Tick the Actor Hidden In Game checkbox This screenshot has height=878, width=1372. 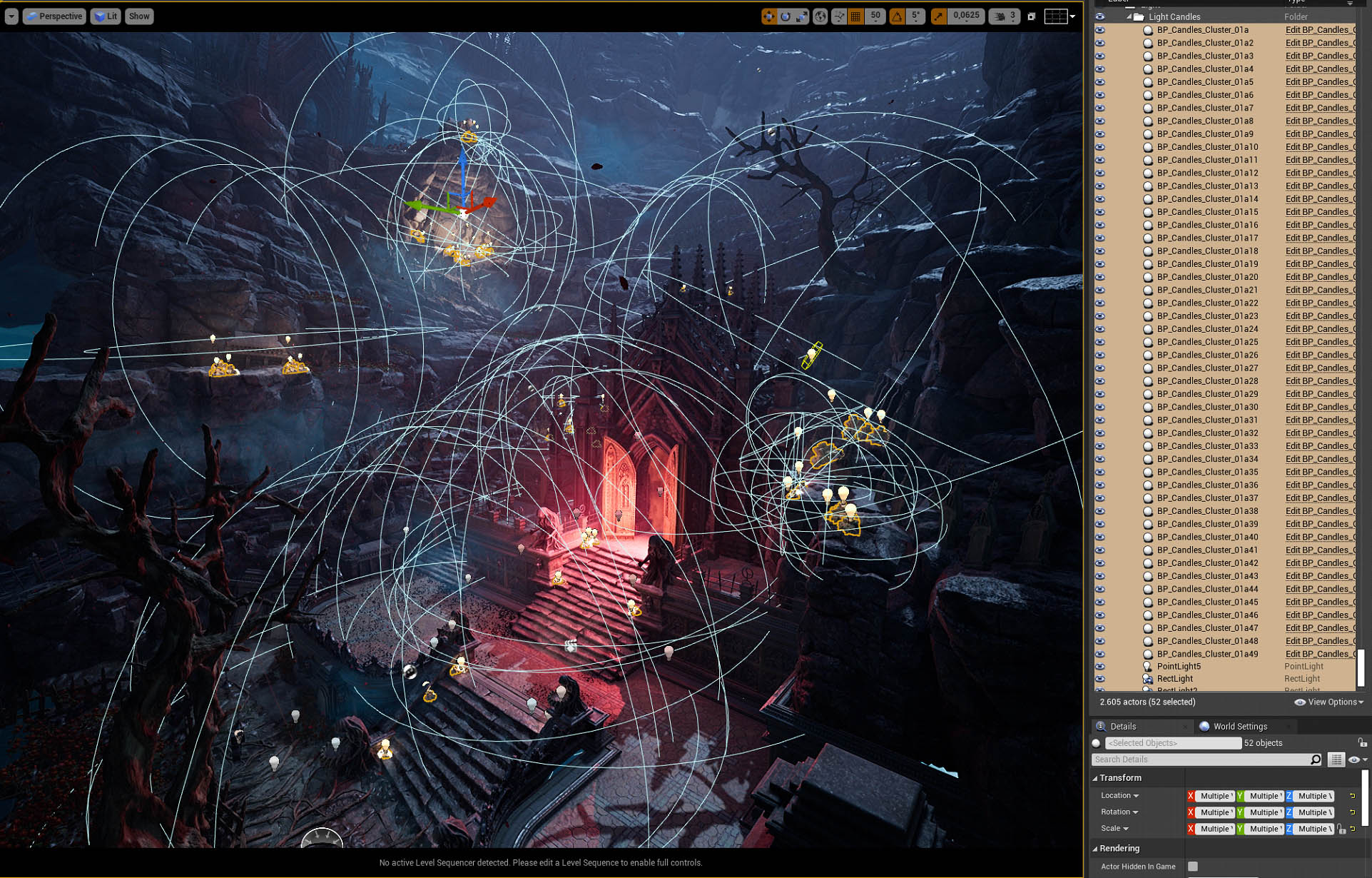[1193, 867]
